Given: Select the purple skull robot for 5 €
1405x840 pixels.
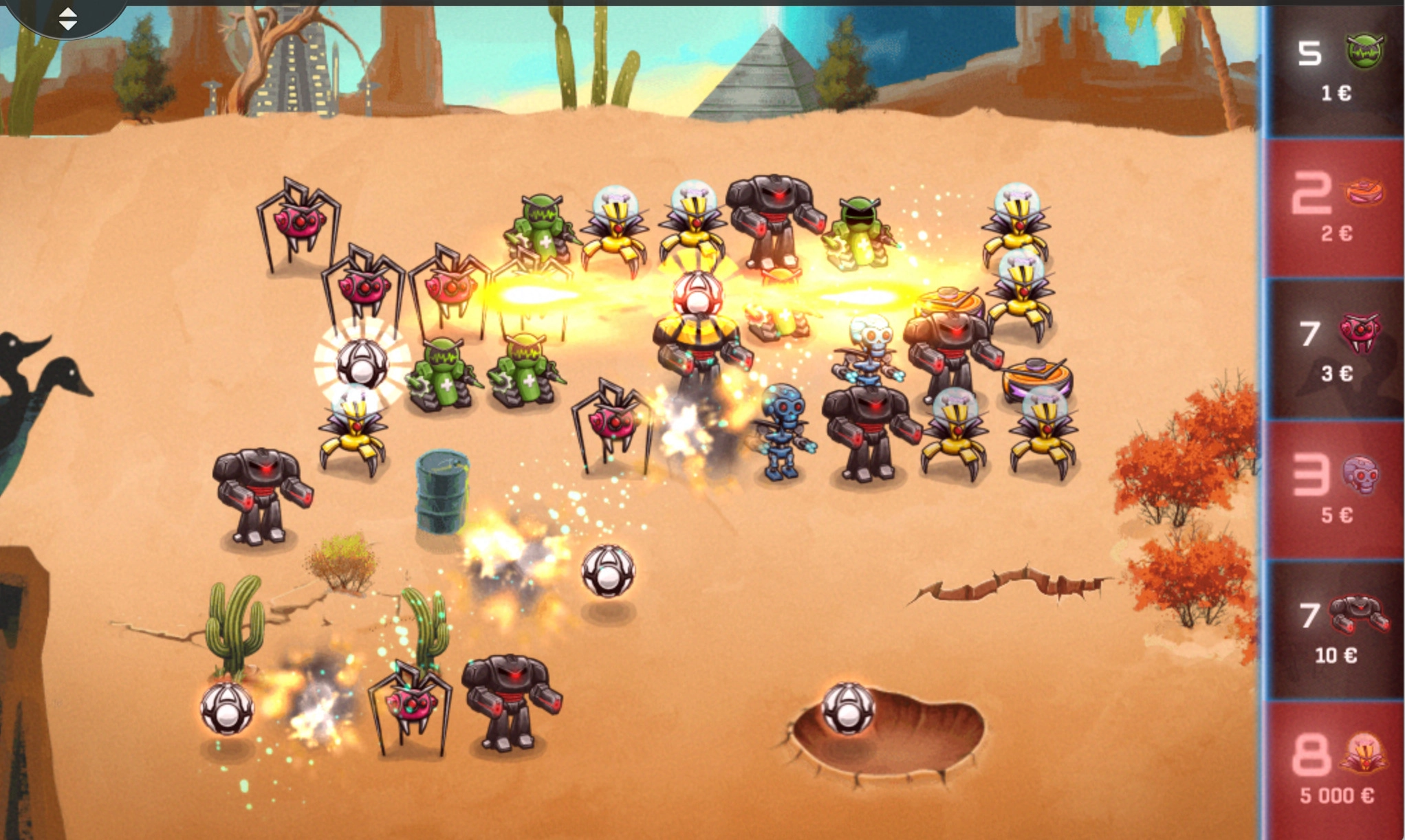Looking at the screenshot, I should click(x=1336, y=490).
